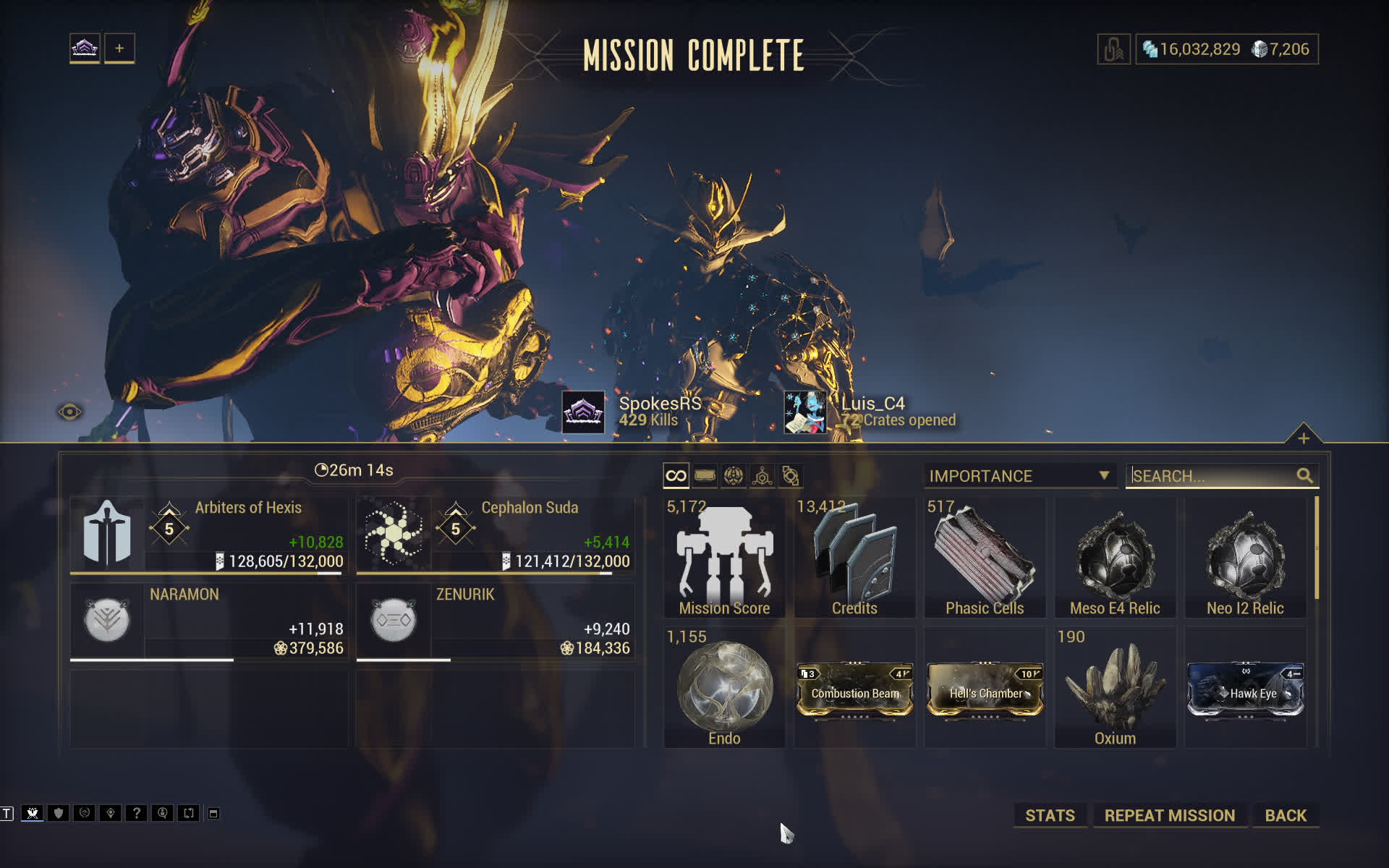1389x868 pixels.
Task: Focus the rewards search field
Action: coord(1212,476)
